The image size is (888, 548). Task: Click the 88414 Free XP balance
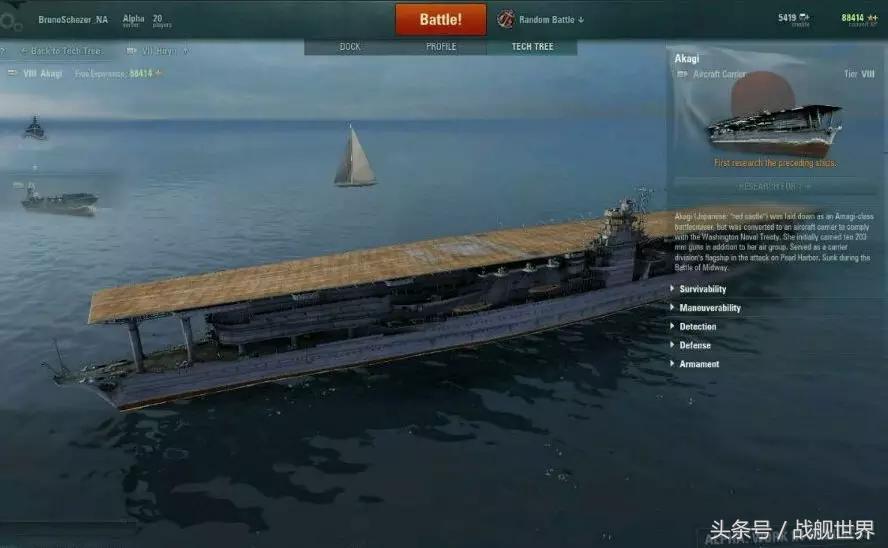[x=853, y=18]
